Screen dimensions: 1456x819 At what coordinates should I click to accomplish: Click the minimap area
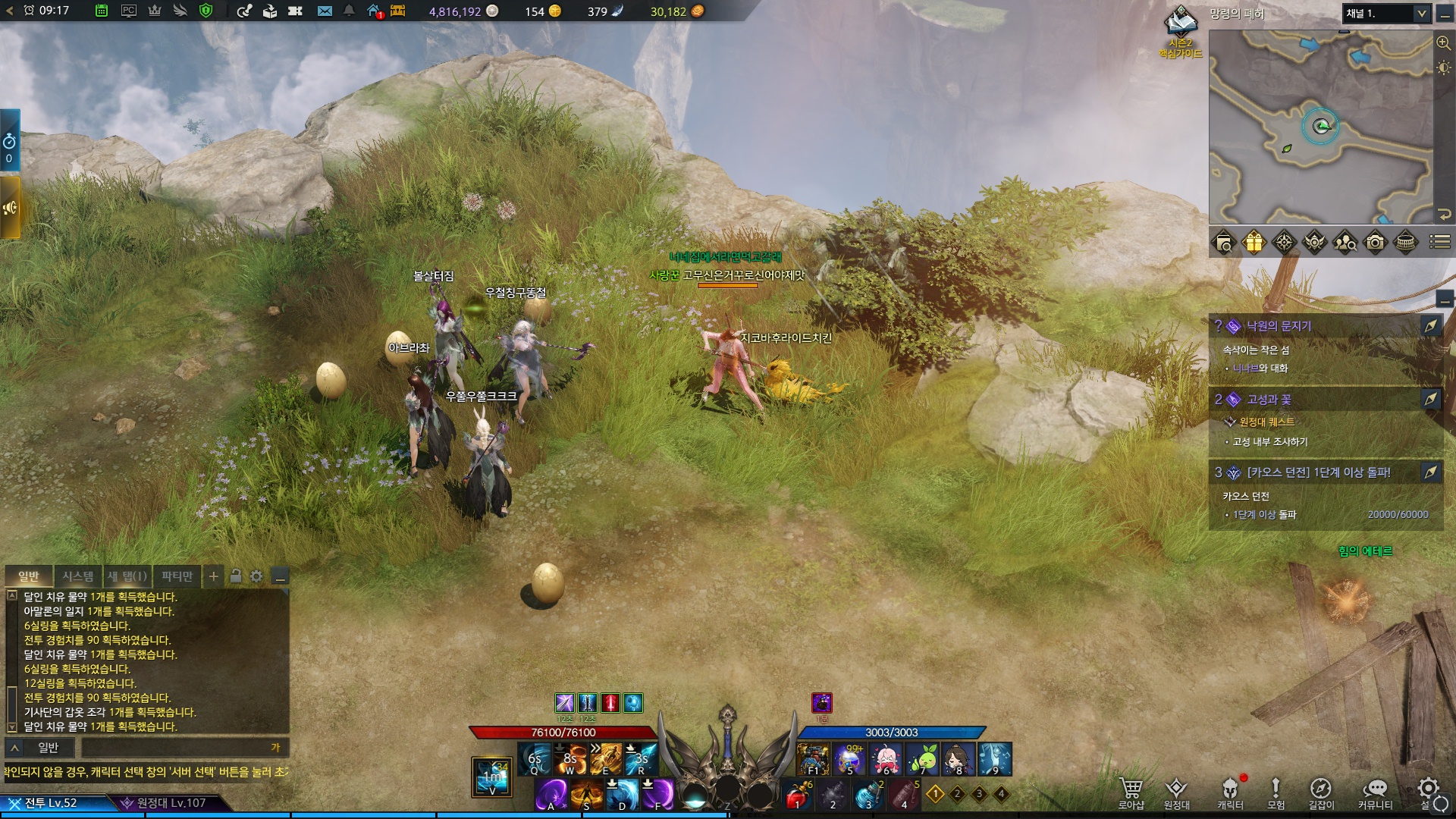(1320, 127)
